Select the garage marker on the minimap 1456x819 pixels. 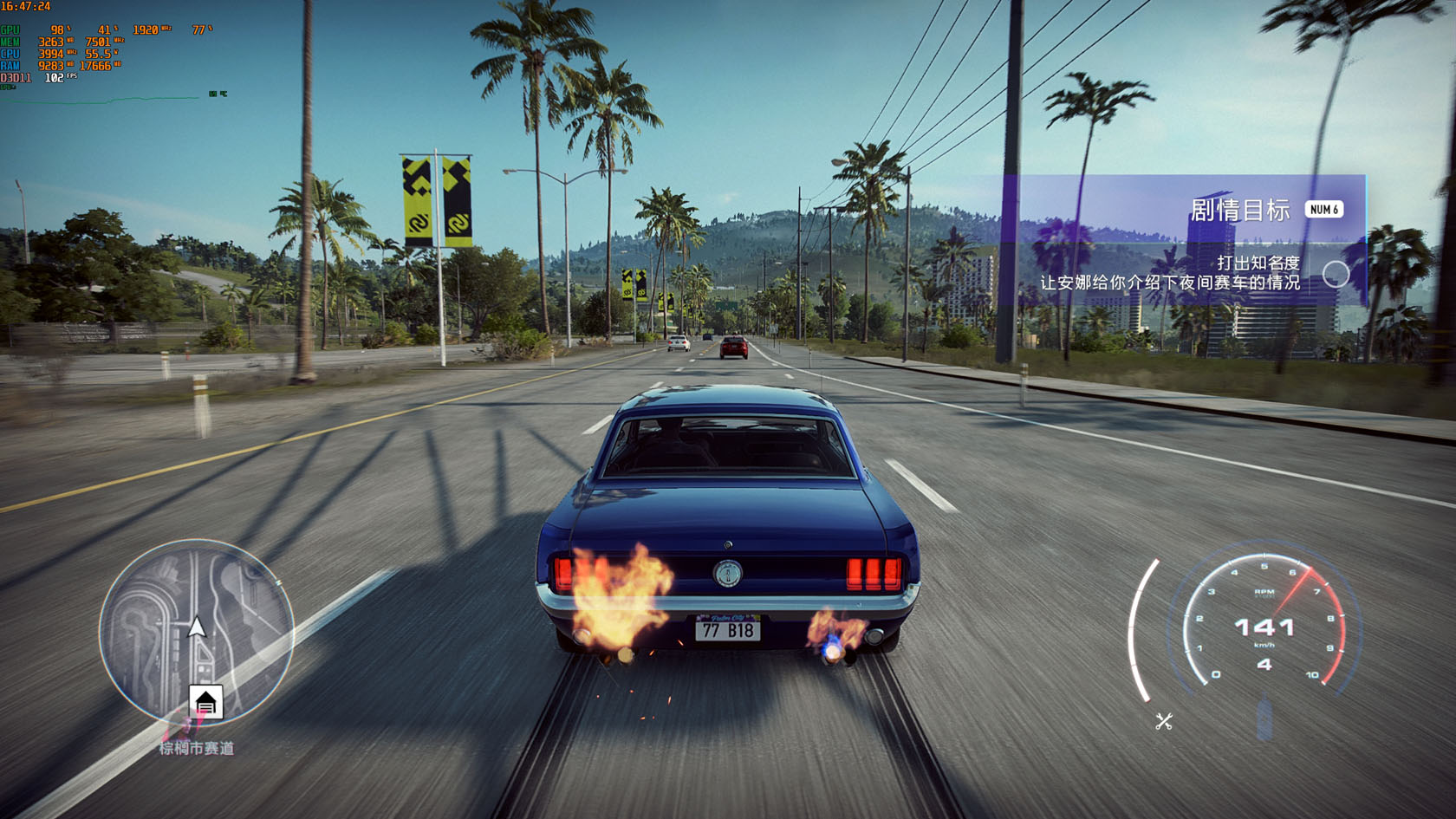206,702
